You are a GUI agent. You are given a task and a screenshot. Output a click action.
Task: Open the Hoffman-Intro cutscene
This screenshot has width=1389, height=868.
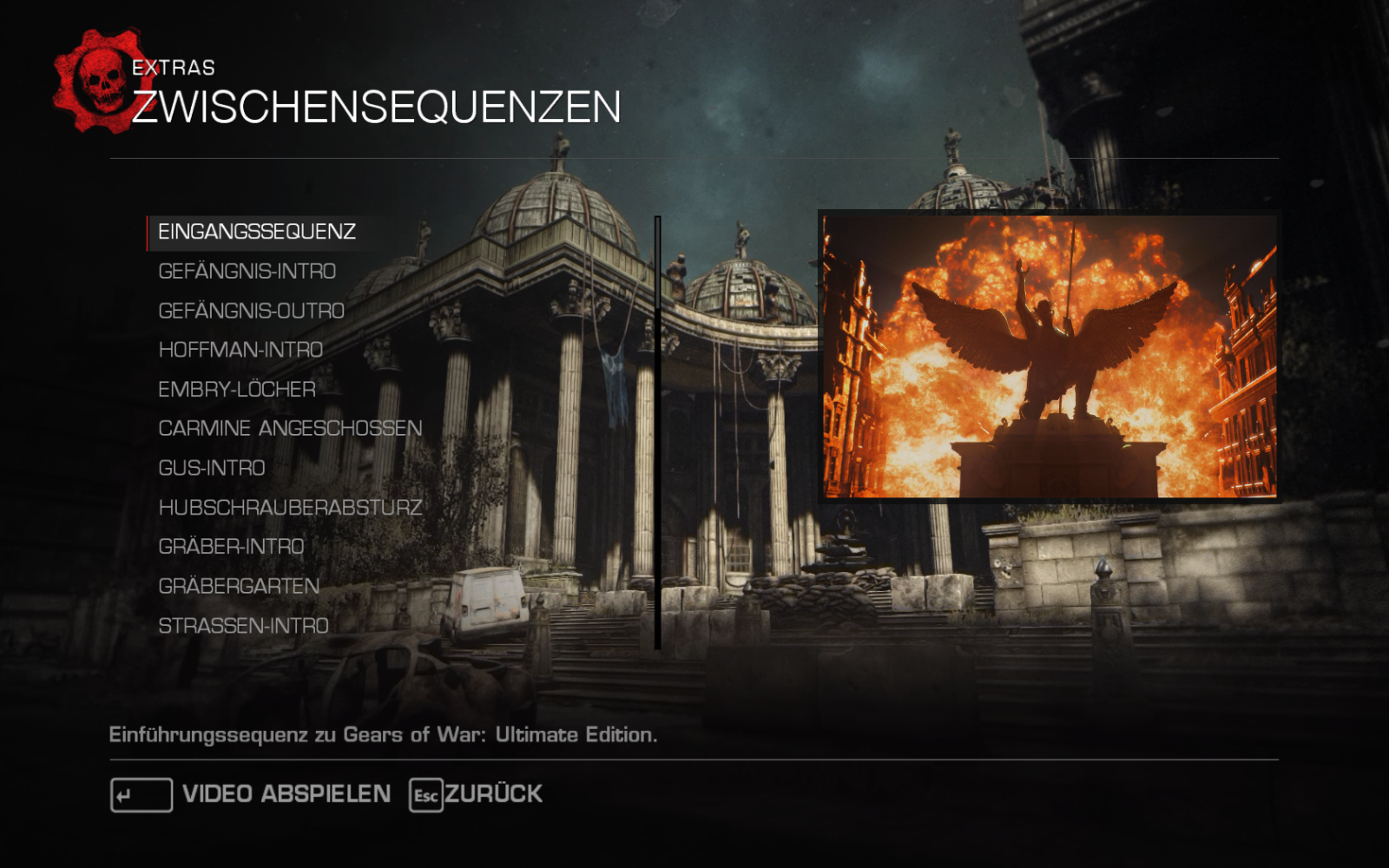[240, 350]
